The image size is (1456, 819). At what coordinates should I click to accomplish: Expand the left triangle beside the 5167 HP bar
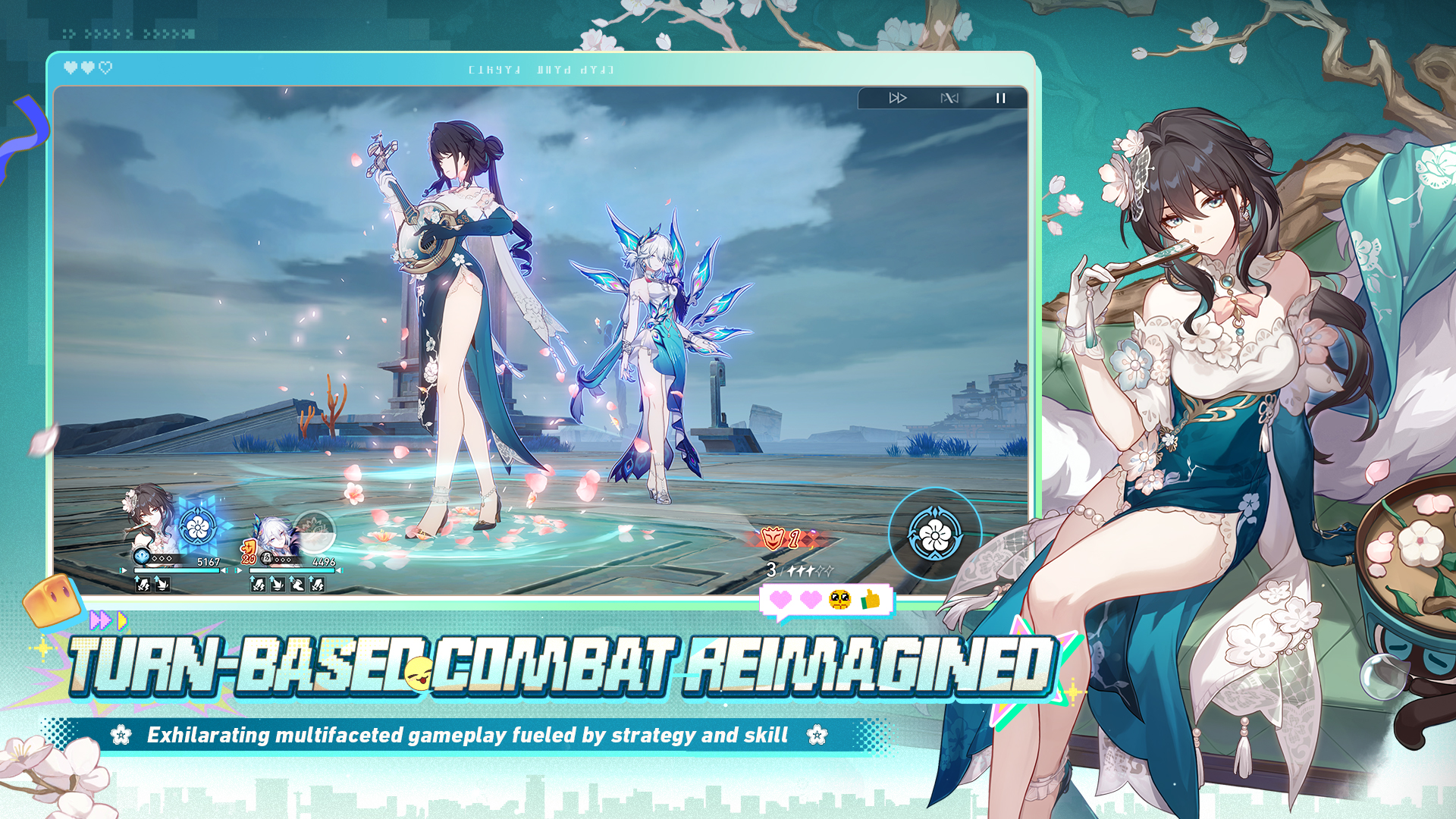[x=121, y=570]
